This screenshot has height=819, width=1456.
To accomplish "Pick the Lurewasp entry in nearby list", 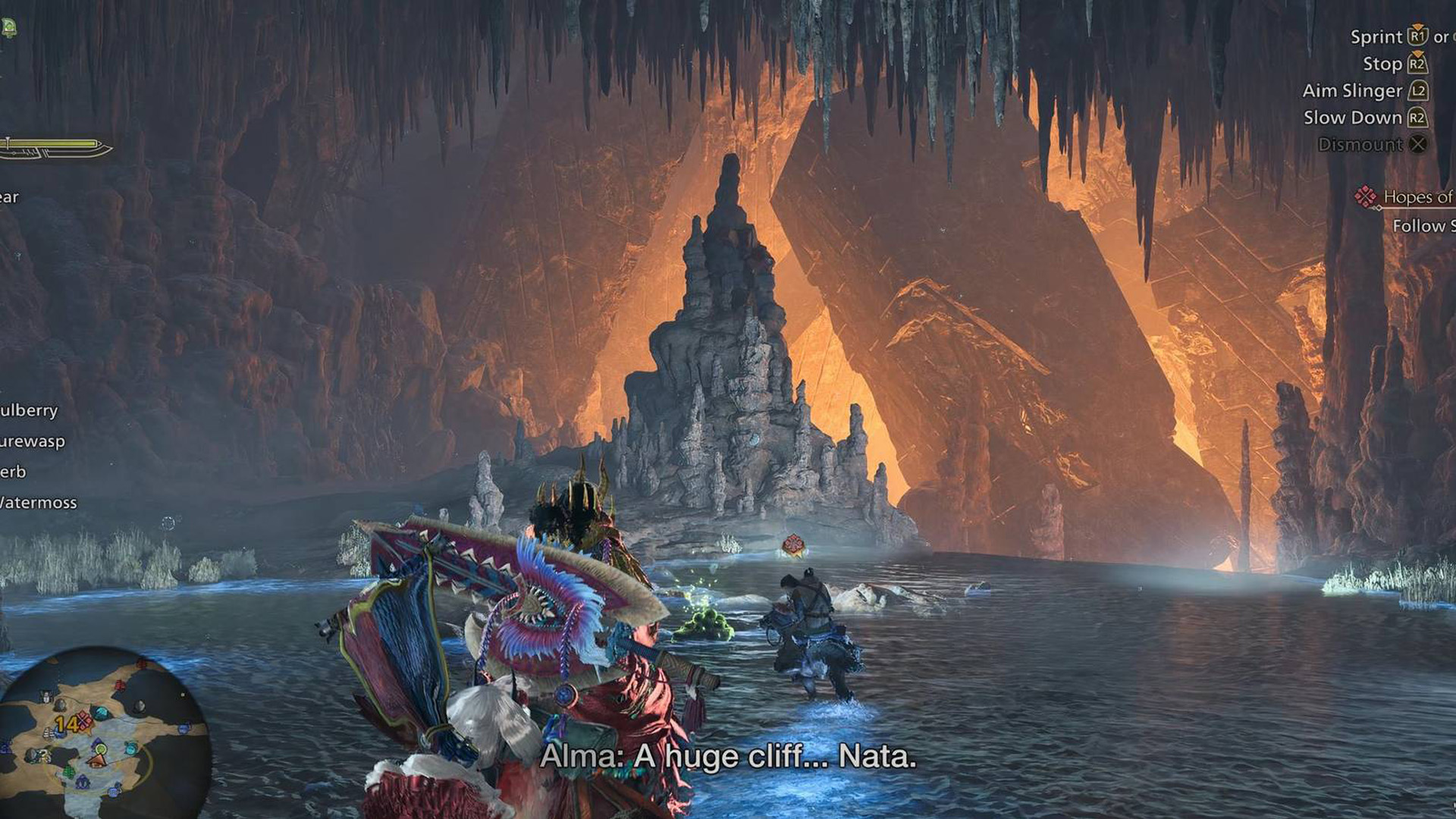I will [32, 441].
